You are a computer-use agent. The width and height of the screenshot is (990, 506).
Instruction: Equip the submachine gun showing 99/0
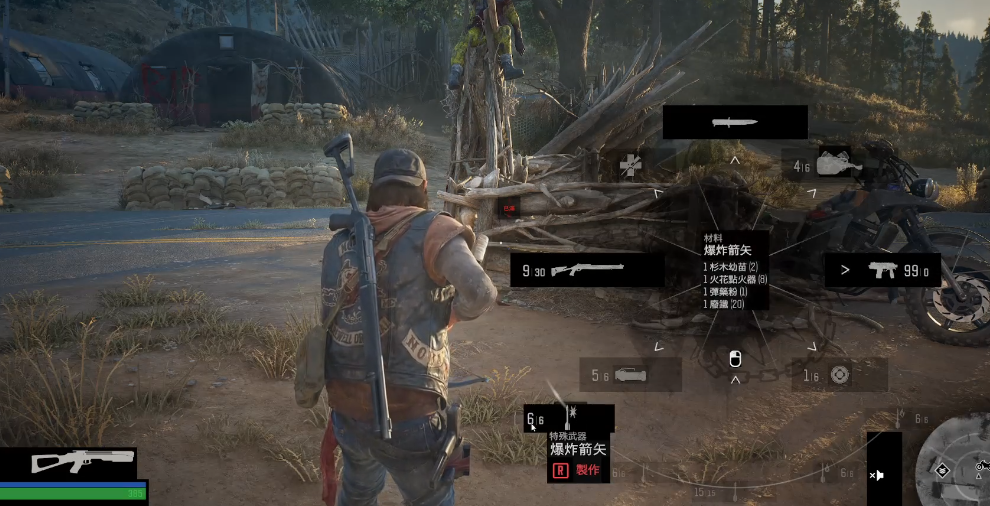coord(882,270)
